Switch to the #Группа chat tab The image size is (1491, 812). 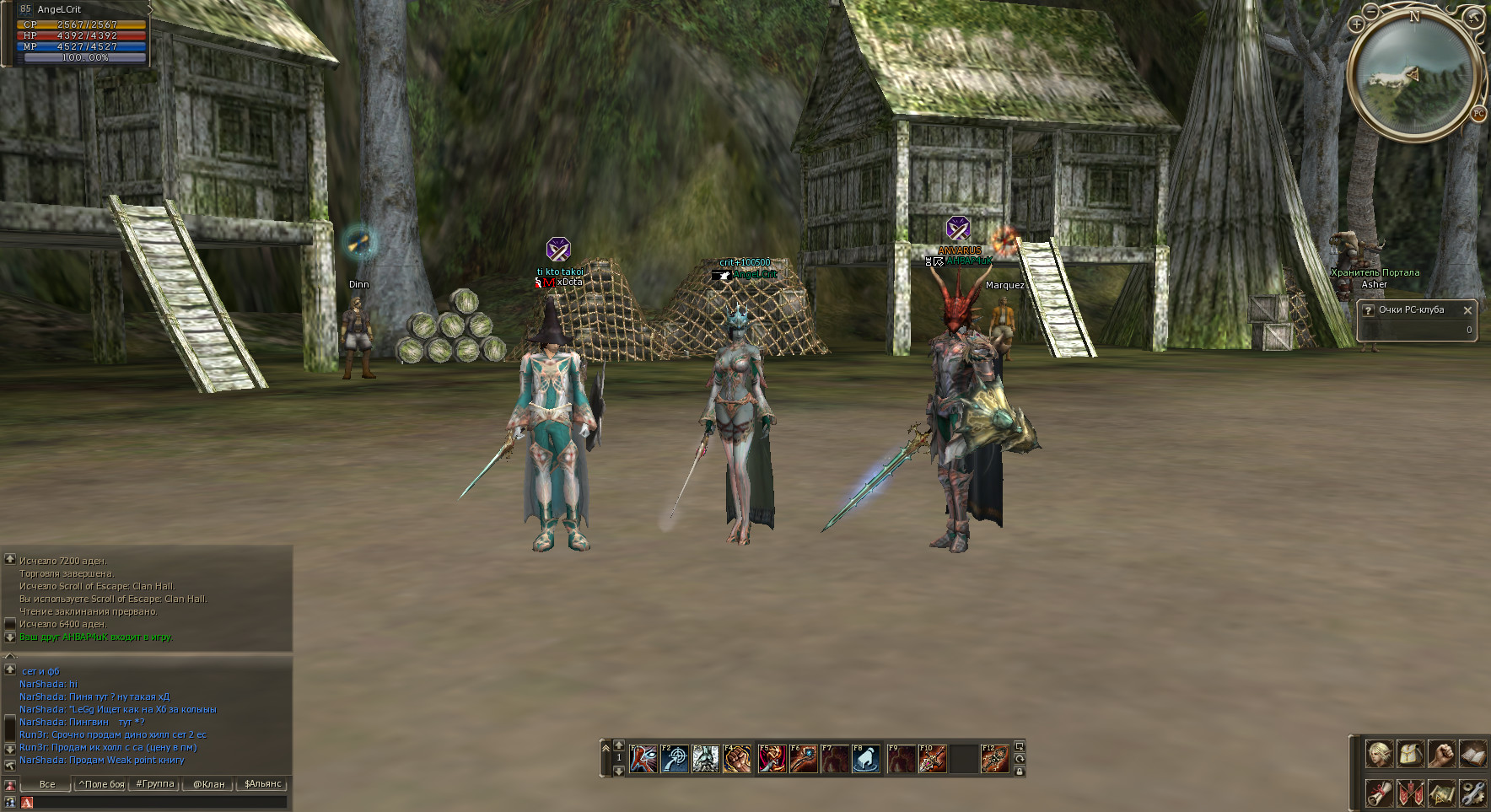click(x=155, y=784)
